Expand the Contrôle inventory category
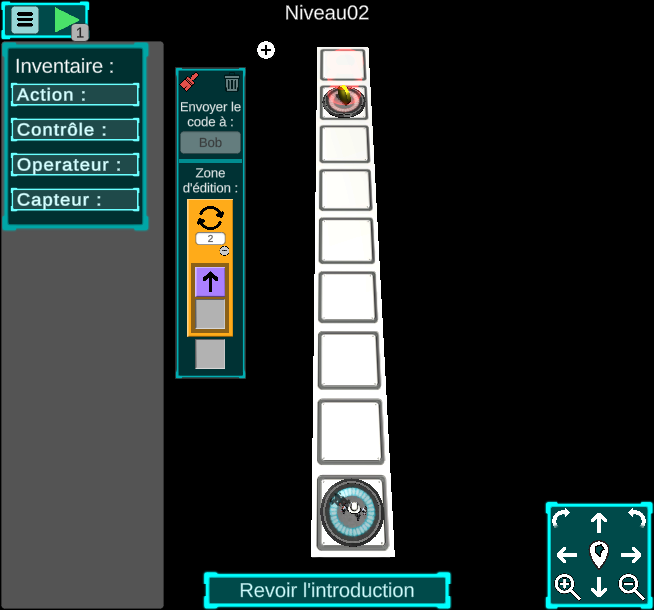 [x=75, y=130]
